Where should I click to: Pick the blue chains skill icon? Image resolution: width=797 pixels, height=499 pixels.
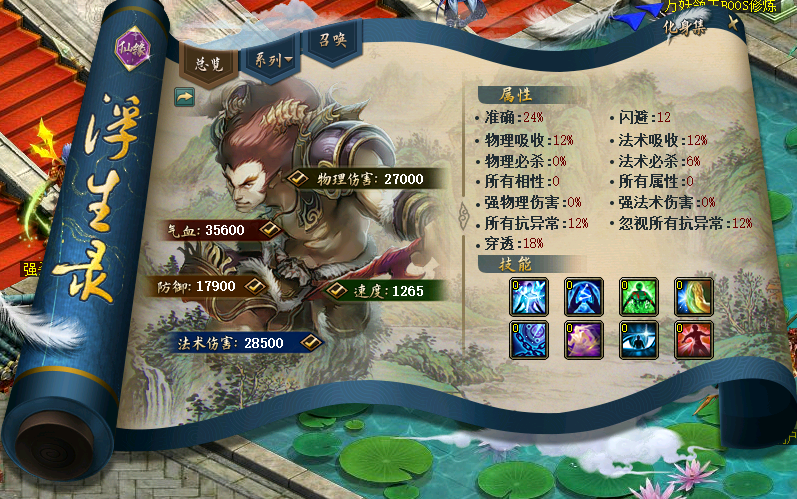528,340
